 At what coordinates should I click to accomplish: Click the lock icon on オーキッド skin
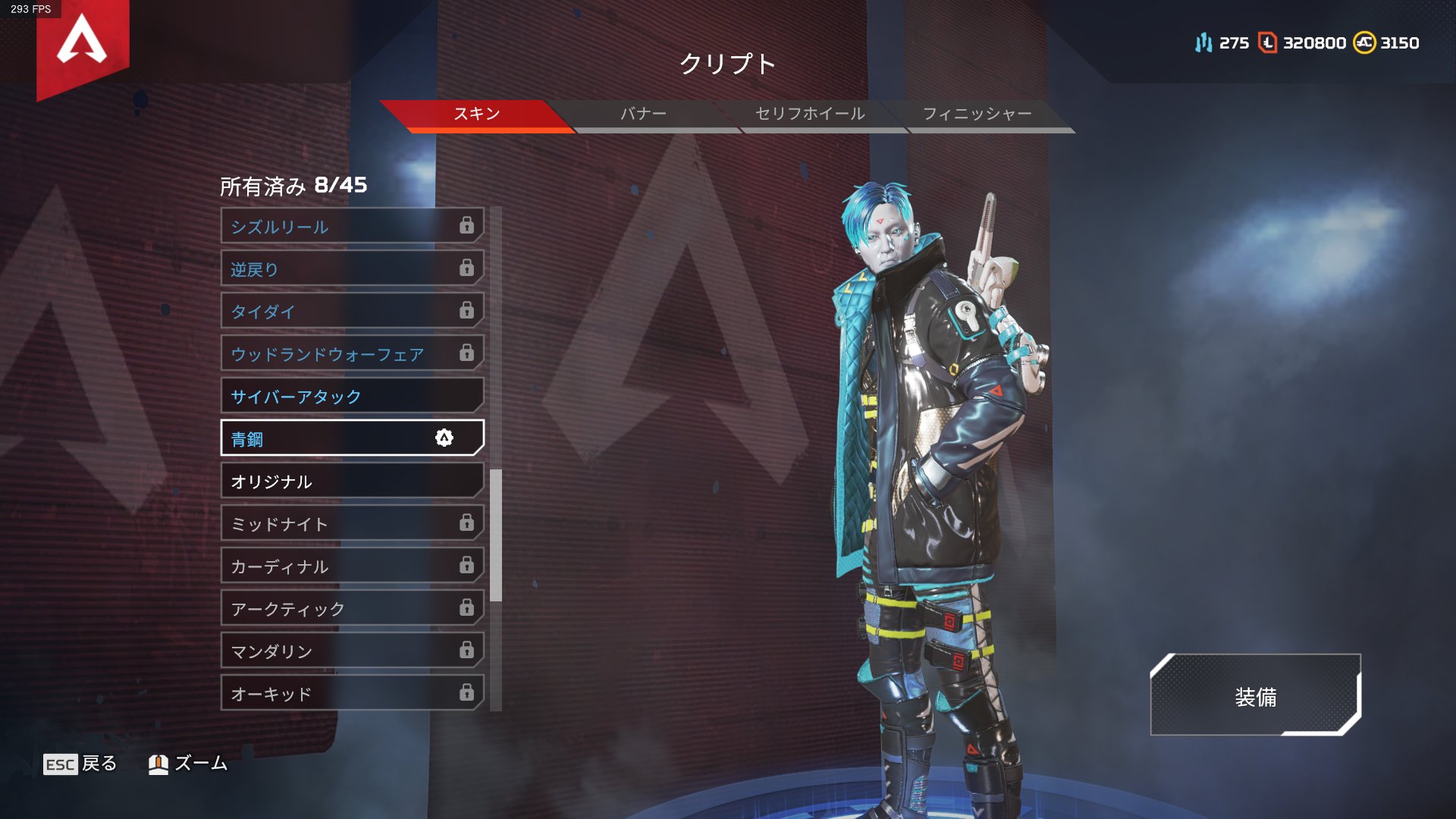tap(466, 692)
